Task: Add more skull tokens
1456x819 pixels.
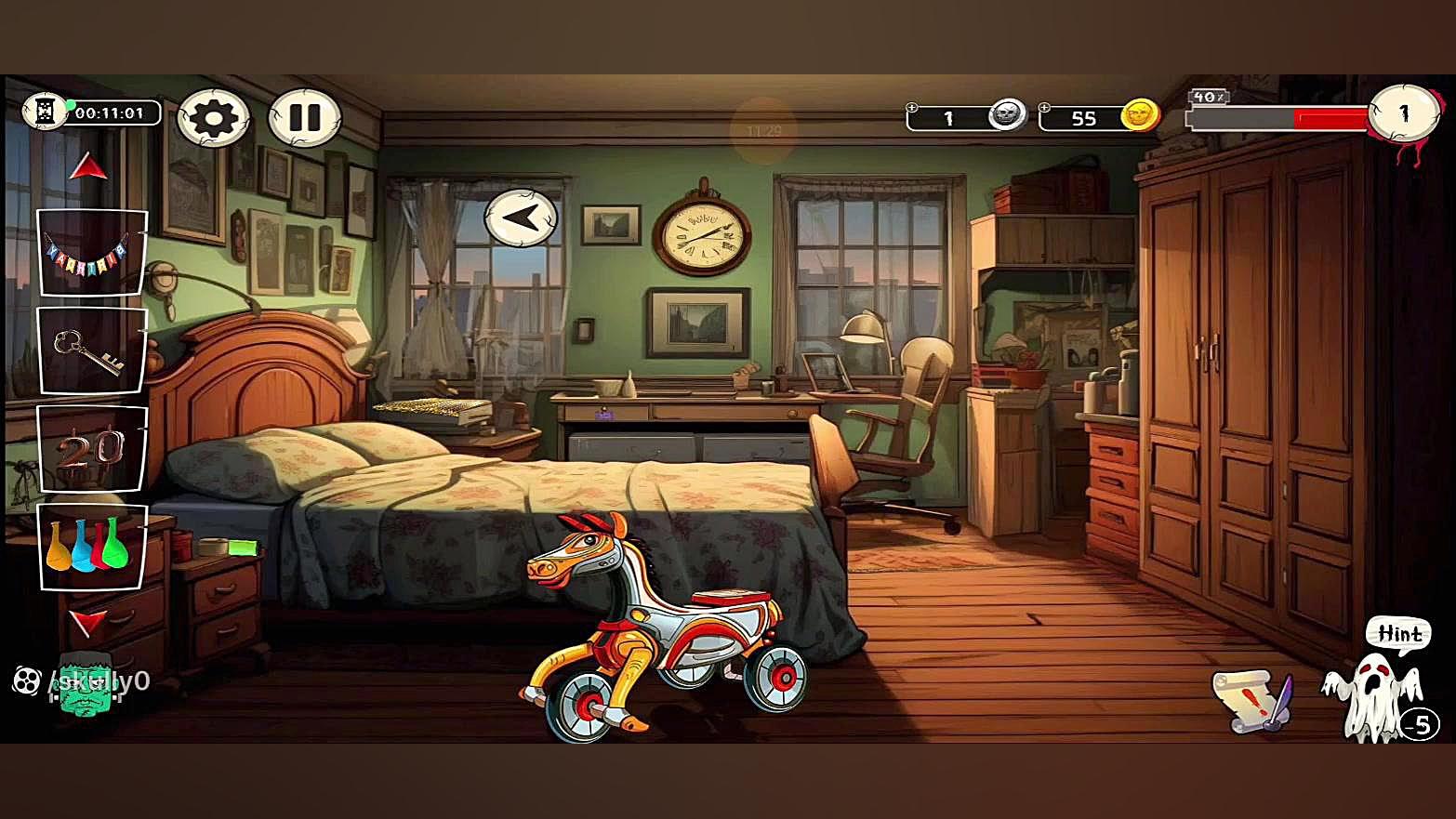Action: click(913, 108)
